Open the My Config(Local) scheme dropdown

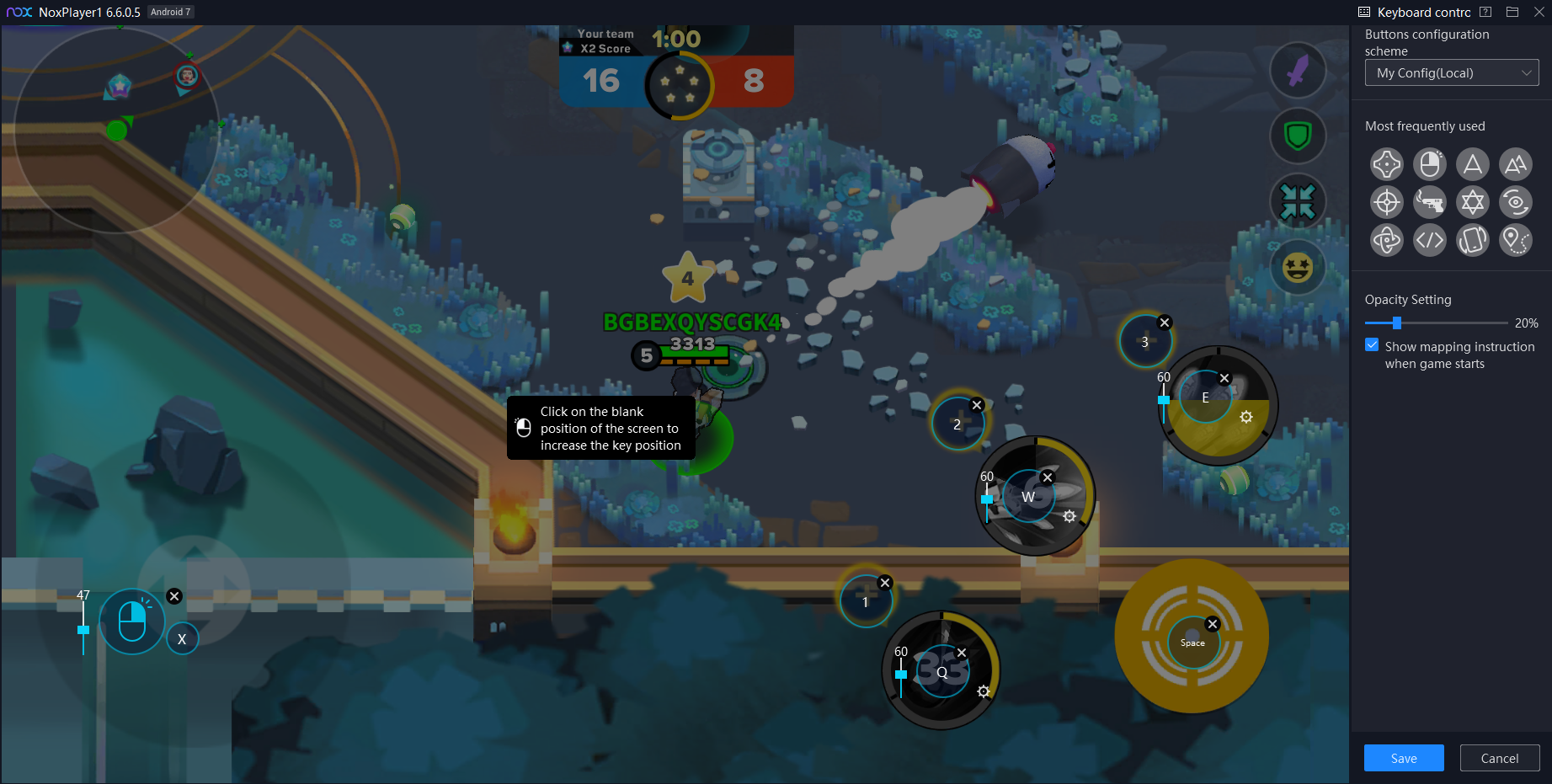(x=1451, y=73)
